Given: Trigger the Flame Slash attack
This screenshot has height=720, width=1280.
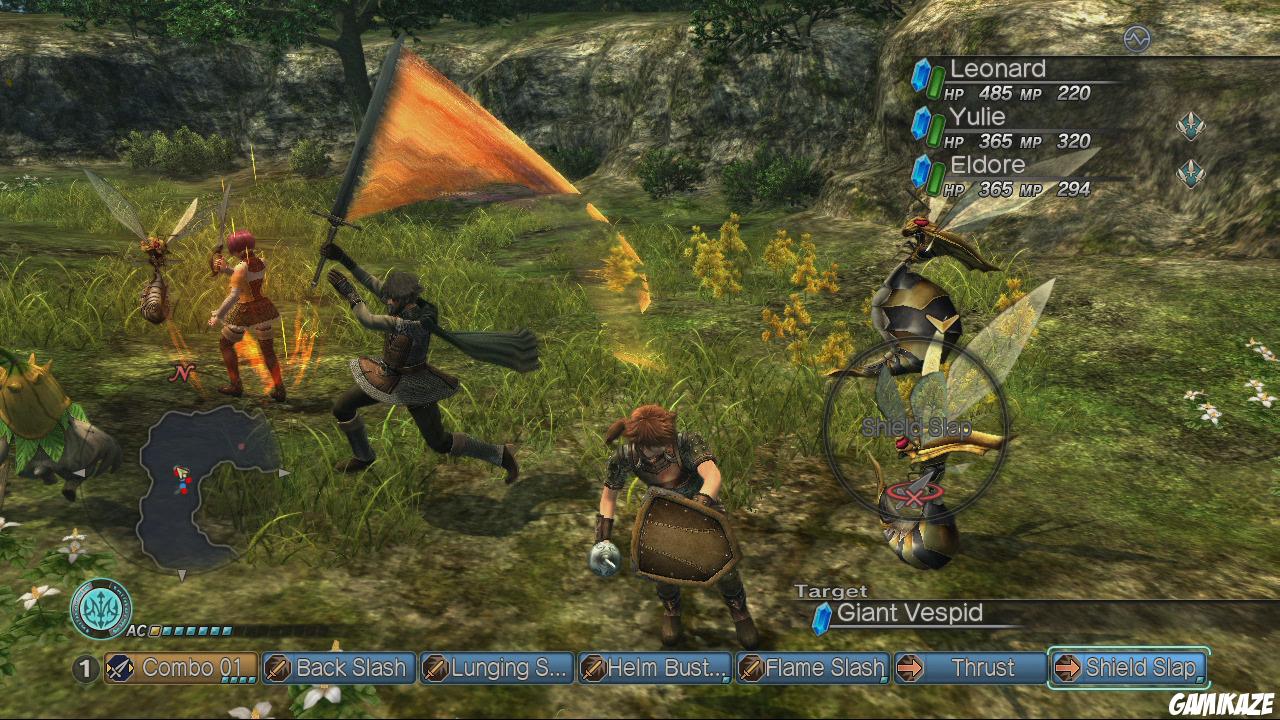Looking at the screenshot, I should tap(812, 668).
